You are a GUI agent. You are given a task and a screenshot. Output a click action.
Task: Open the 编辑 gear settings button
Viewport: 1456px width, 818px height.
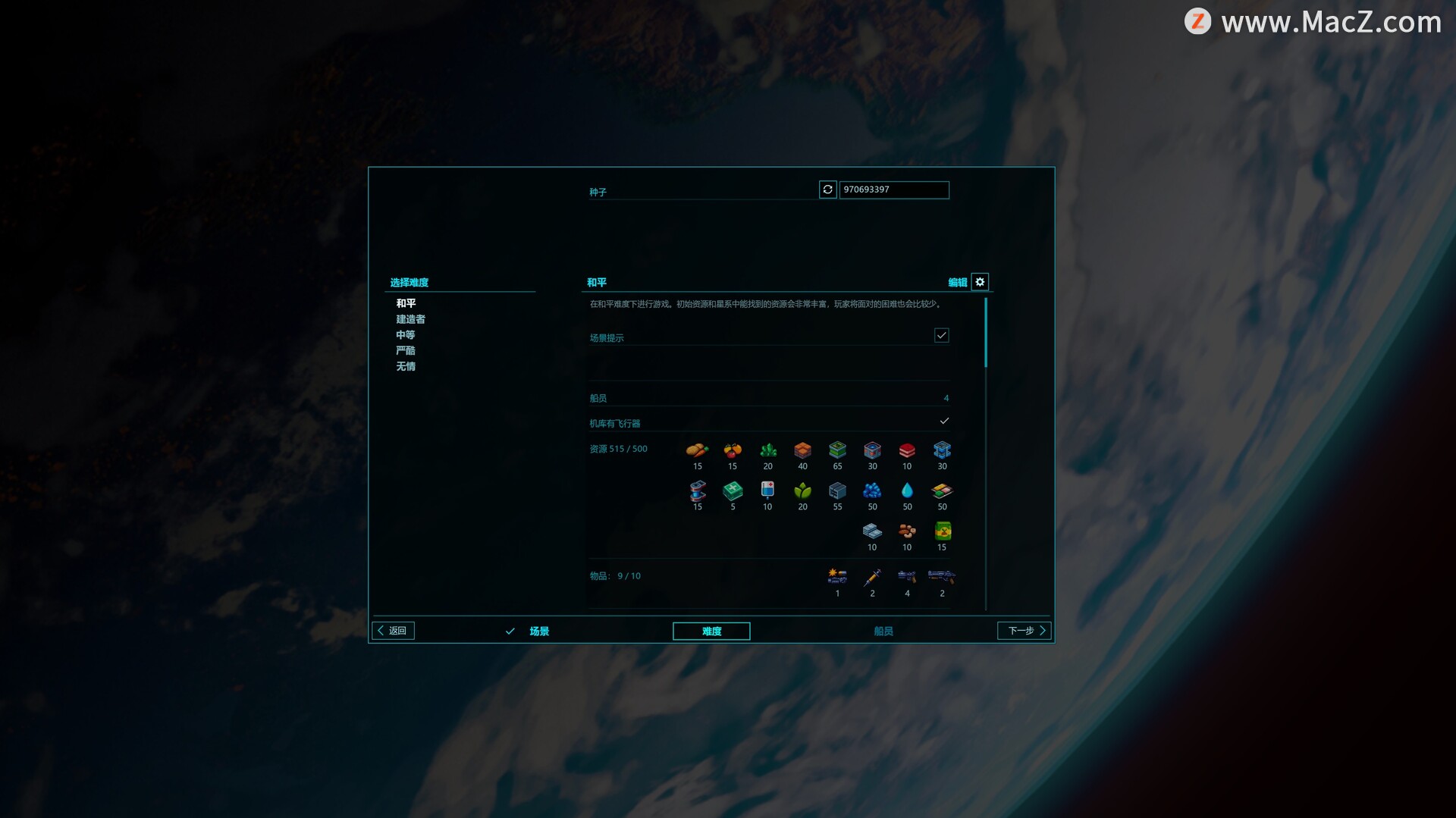(980, 282)
